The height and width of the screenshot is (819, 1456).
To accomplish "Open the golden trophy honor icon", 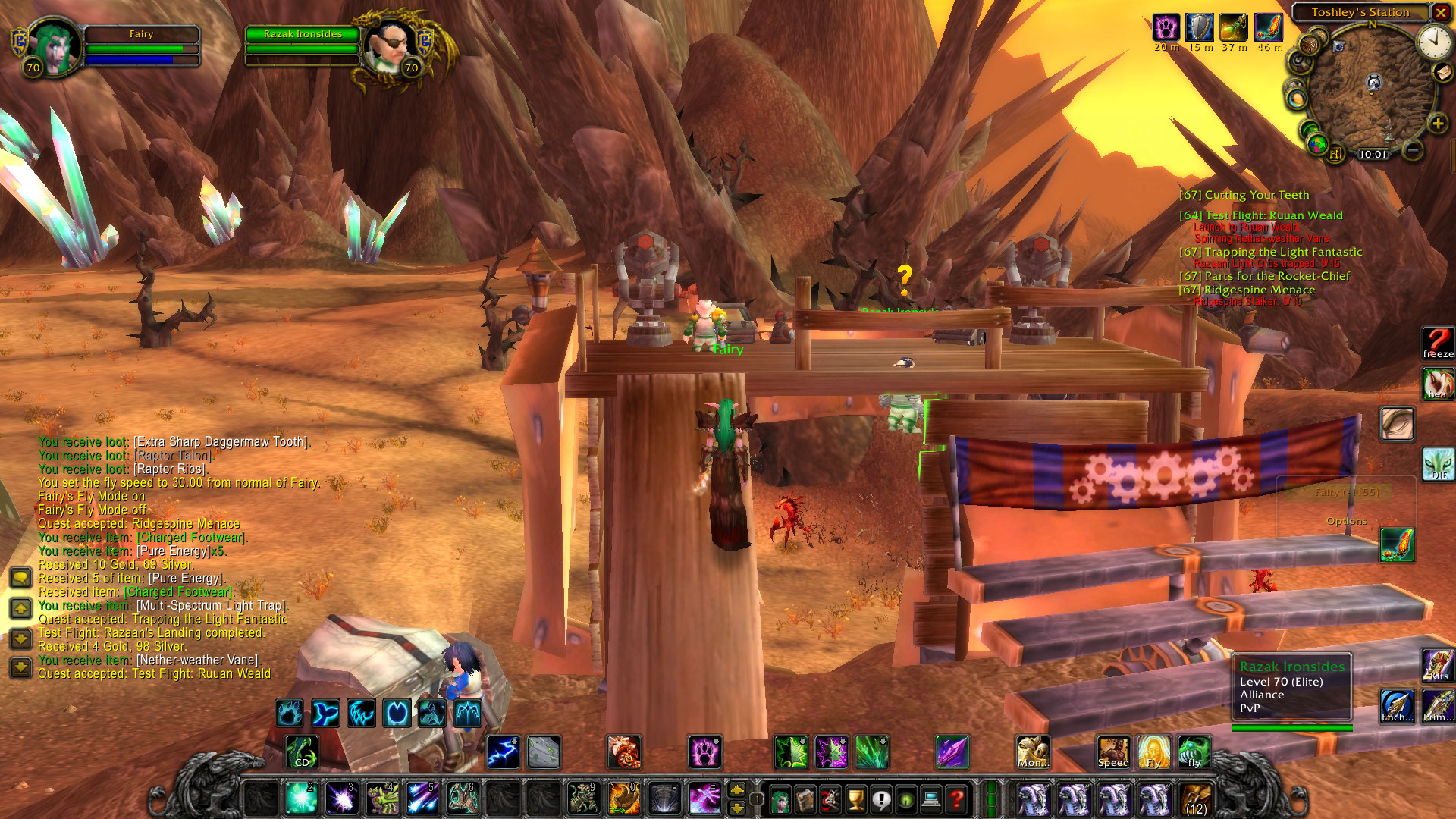I will [x=855, y=799].
